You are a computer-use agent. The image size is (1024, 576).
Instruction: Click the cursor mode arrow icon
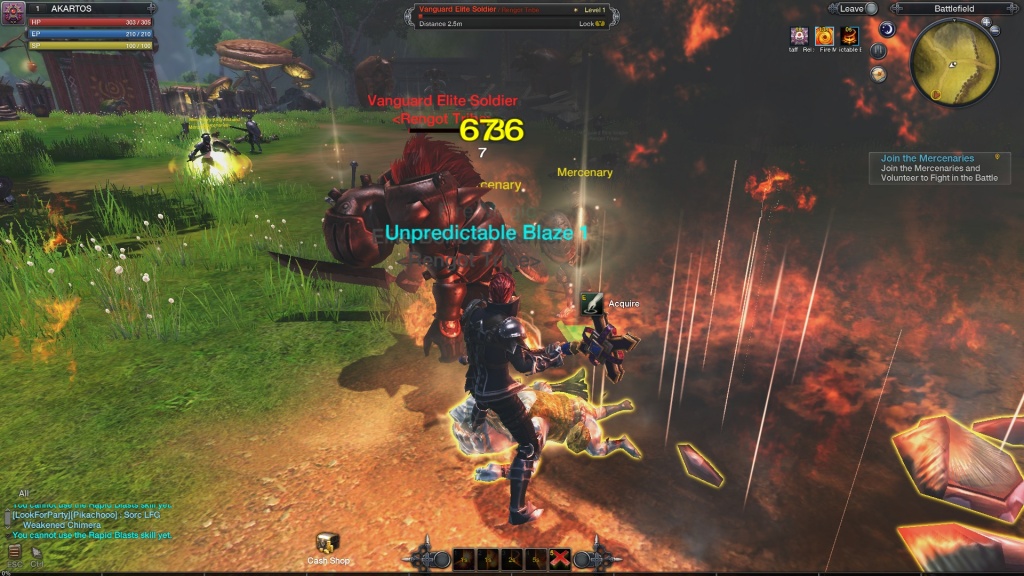[36, 551]
